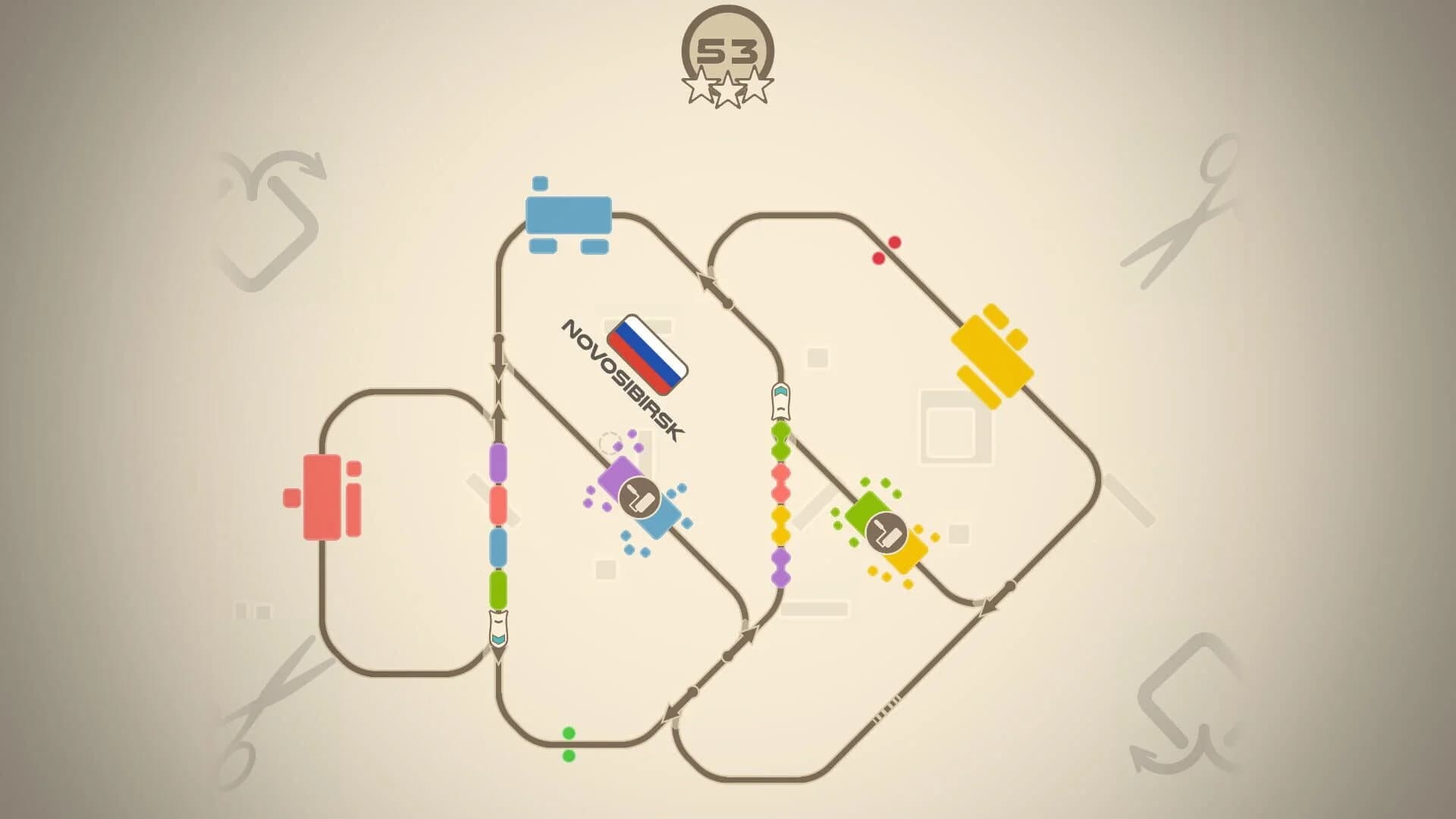Click the middle star under the score counter
Screen dimensions: 1456x819
(729, 89)
